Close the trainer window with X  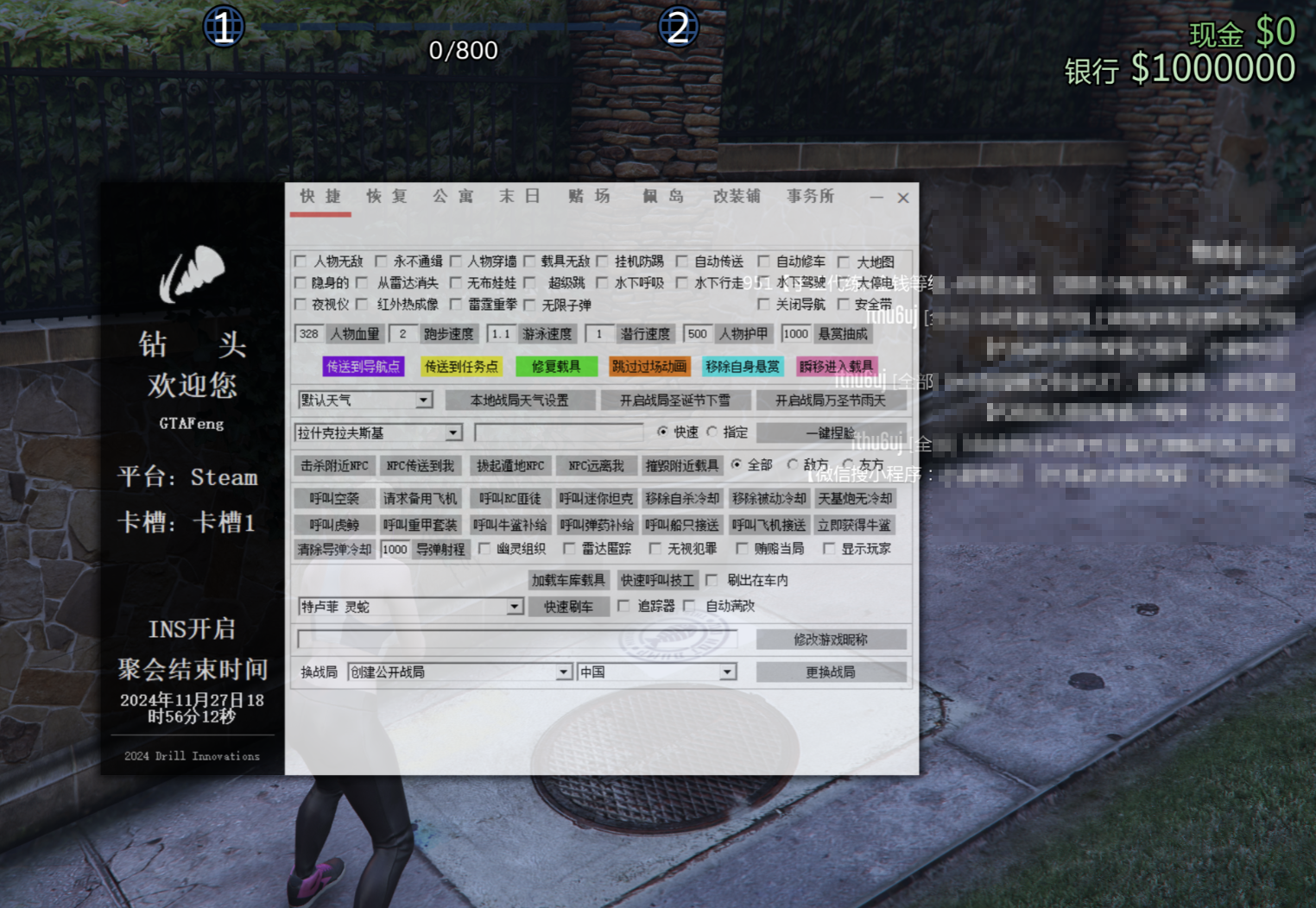tap(903, 198)
